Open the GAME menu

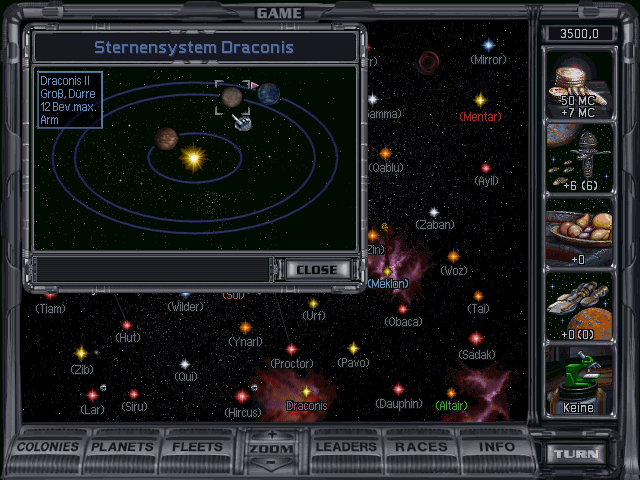click(279, 13)
